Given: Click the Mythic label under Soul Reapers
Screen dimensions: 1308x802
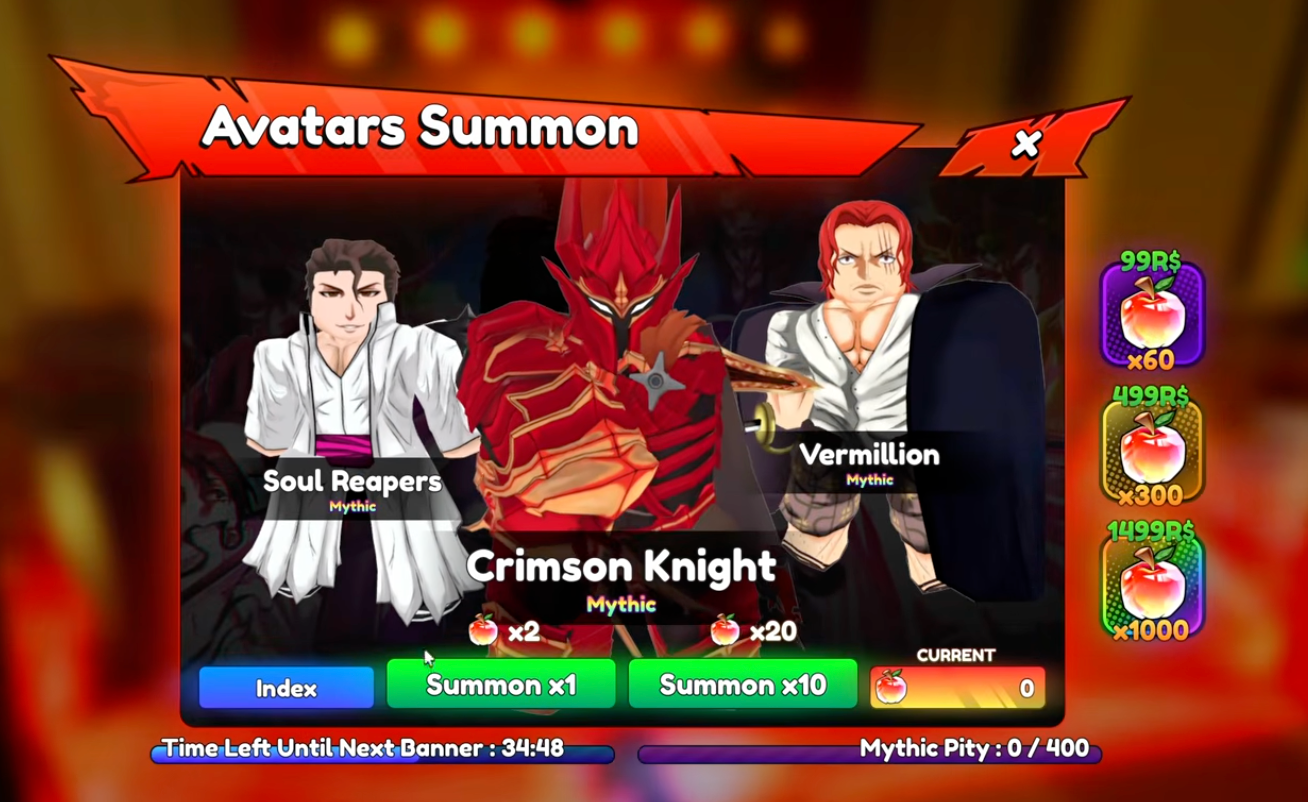Looking at the screenshot, I should tap(351, 507).
